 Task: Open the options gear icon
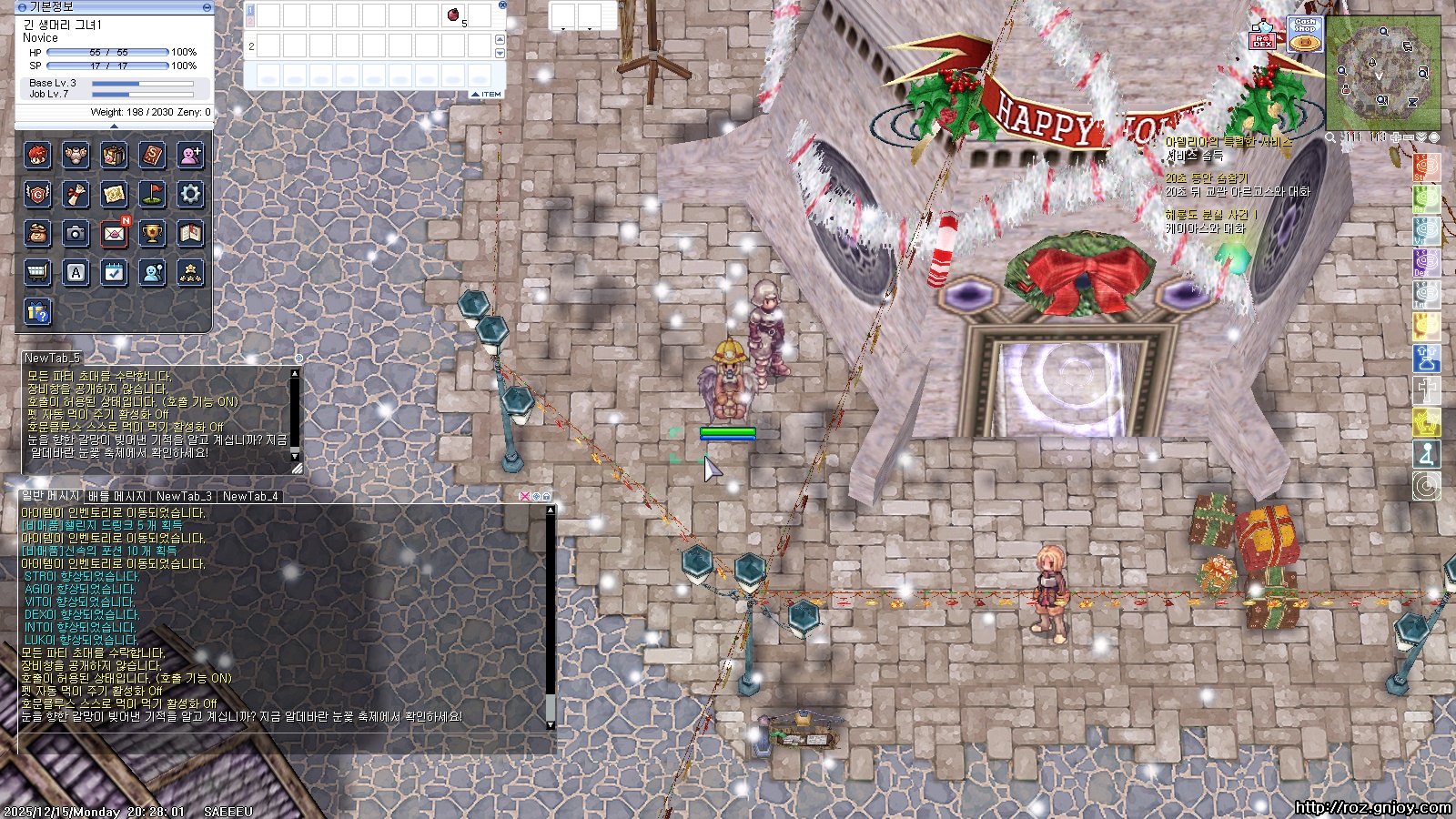(x=190, y=194)
